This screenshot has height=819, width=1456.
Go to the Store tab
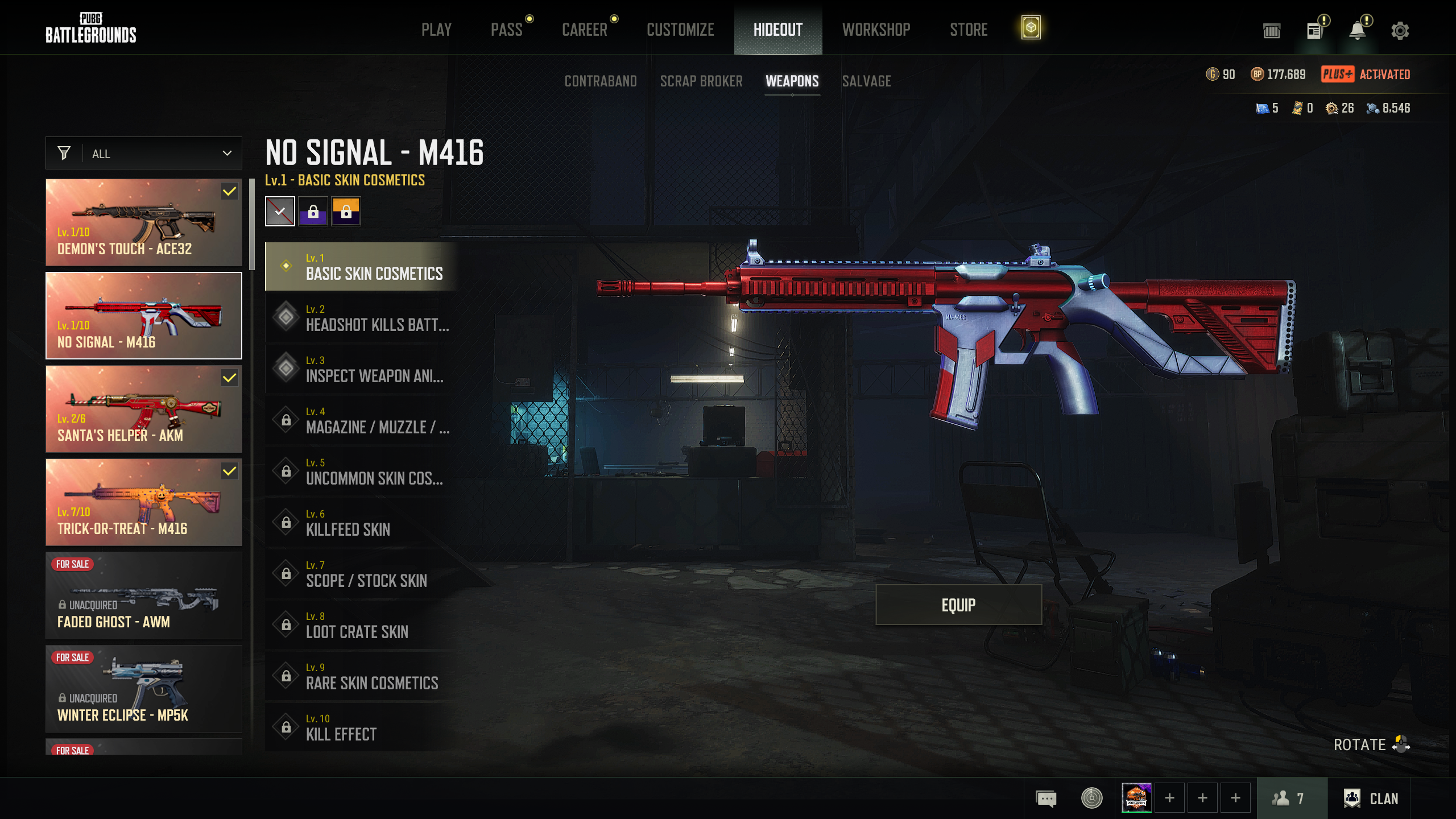(968, 30)
